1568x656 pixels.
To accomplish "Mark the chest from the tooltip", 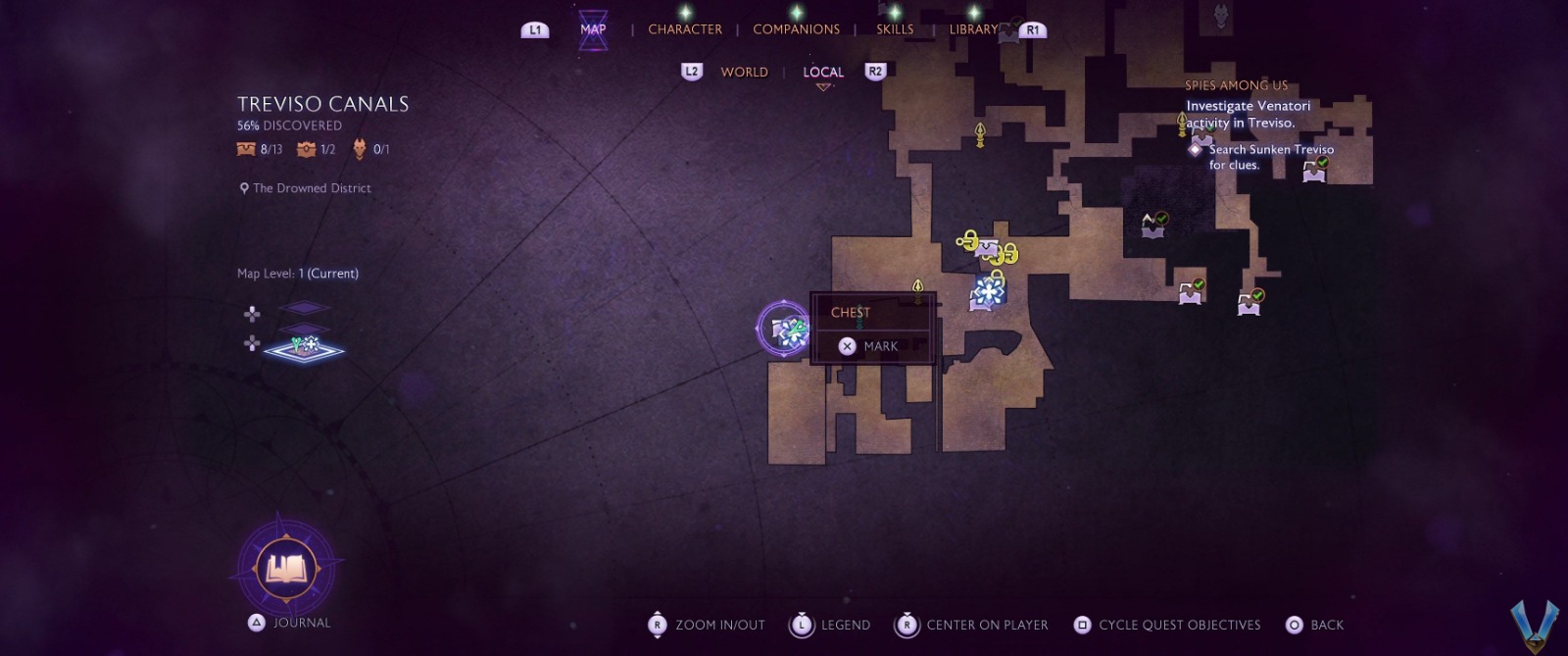I will click(x=869, y=346).
